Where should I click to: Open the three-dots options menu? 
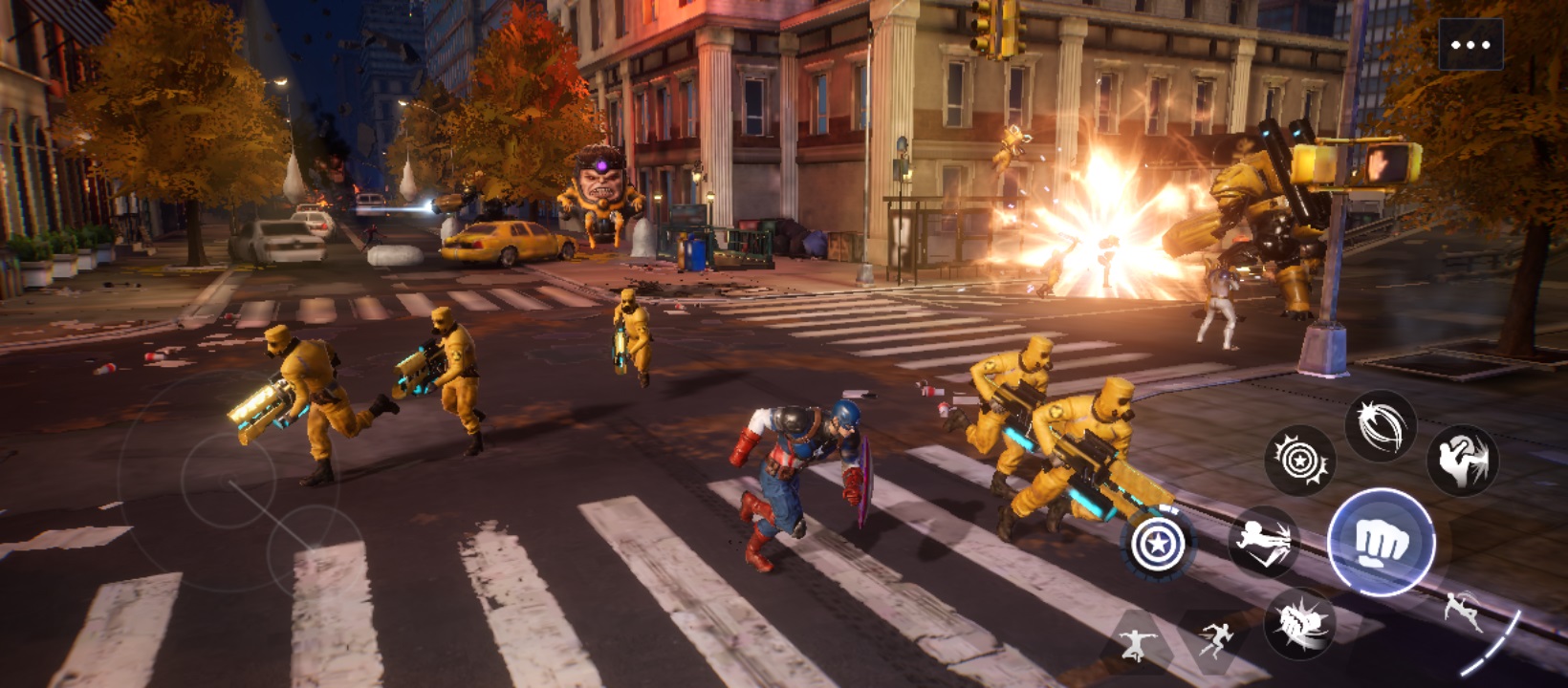coord(1470,44)
